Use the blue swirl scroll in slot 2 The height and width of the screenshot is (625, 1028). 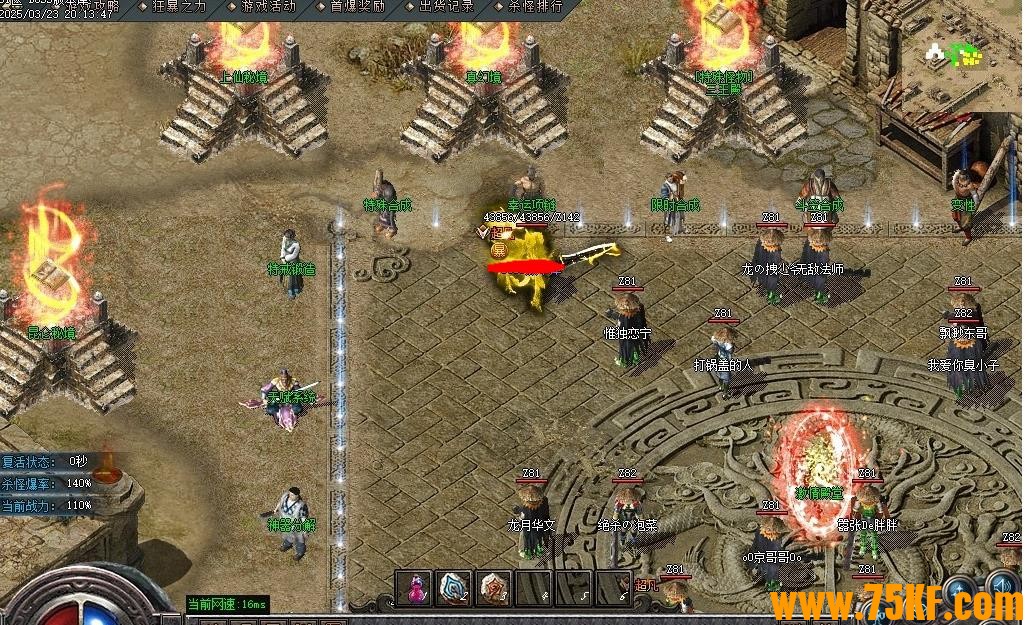[x=454, y=587]
